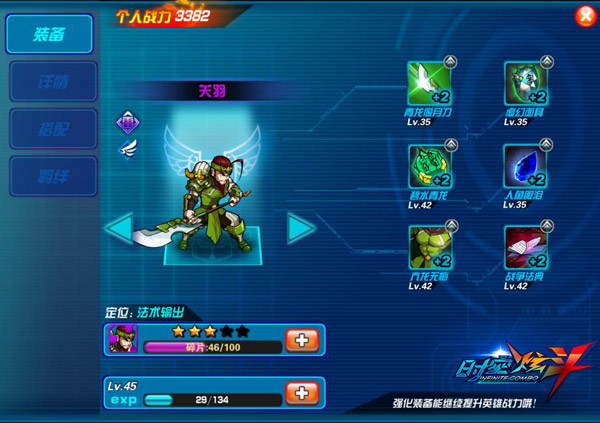
Task: Click the blue wing icon beside the hero
Action: [127, 148]
